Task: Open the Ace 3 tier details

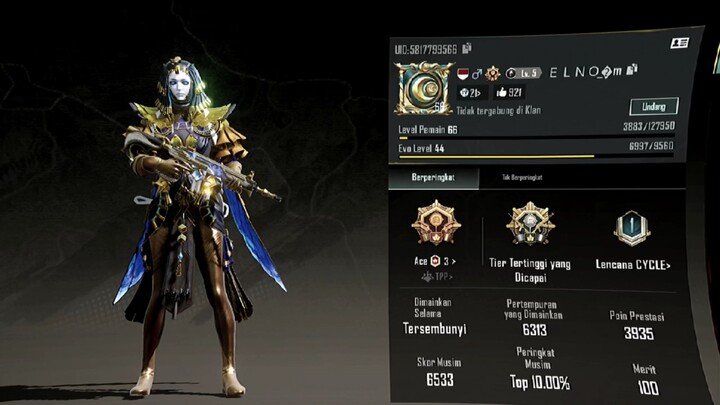Action: pos(436,262)
